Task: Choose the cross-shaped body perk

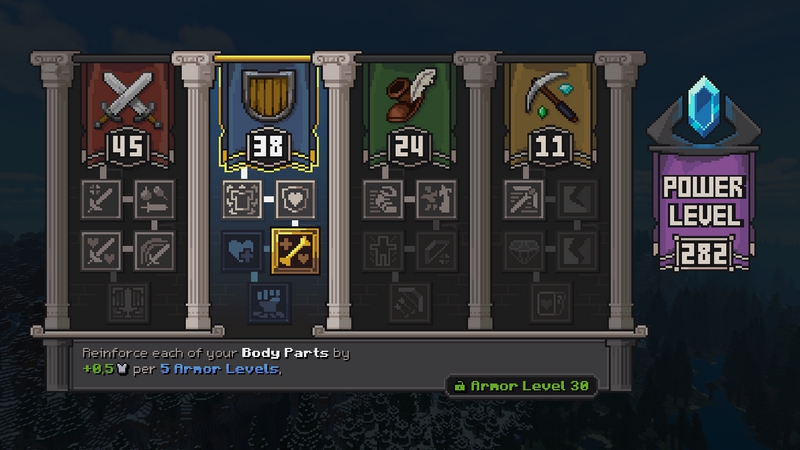Action: pos(384,249)
